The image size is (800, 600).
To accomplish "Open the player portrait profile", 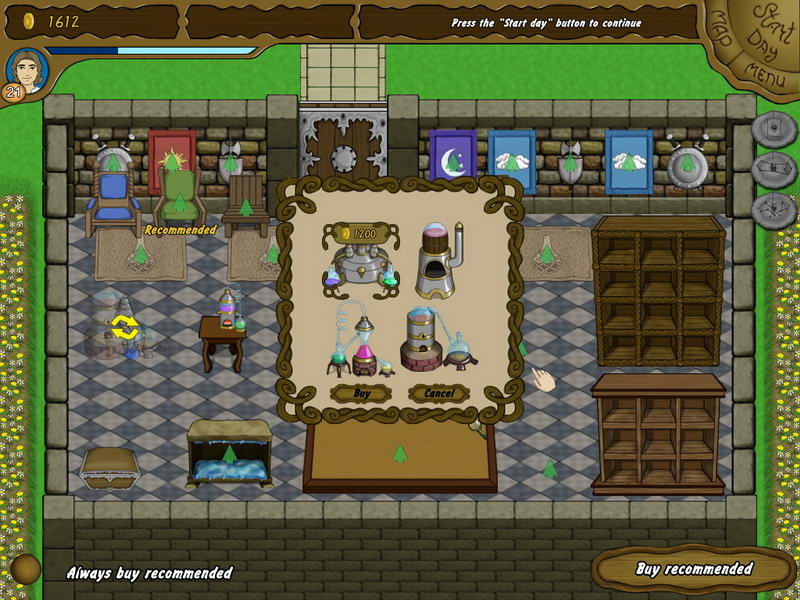I will pos(25,70).
